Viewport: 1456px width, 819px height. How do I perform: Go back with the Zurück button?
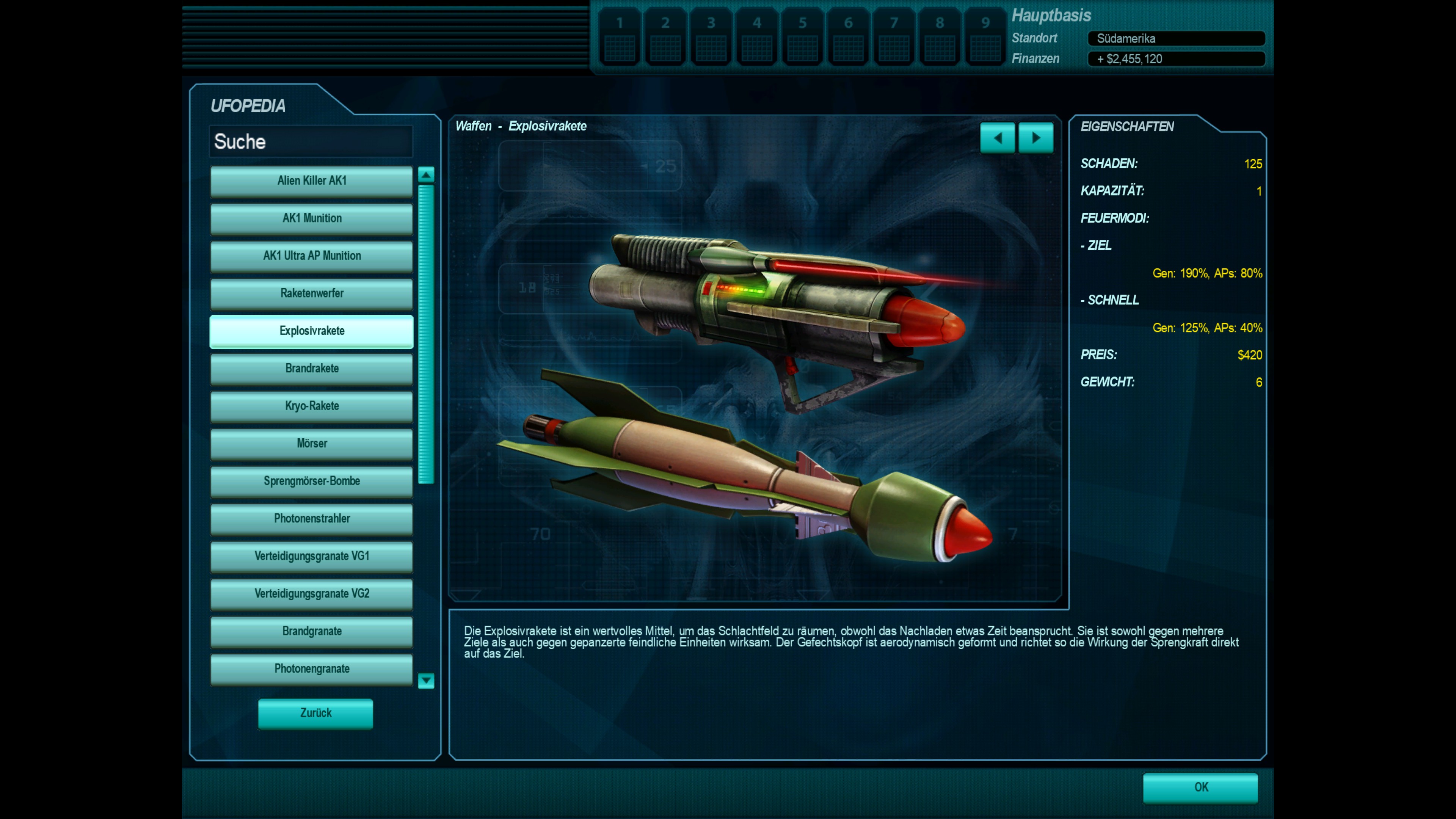[x=315, y=713]
